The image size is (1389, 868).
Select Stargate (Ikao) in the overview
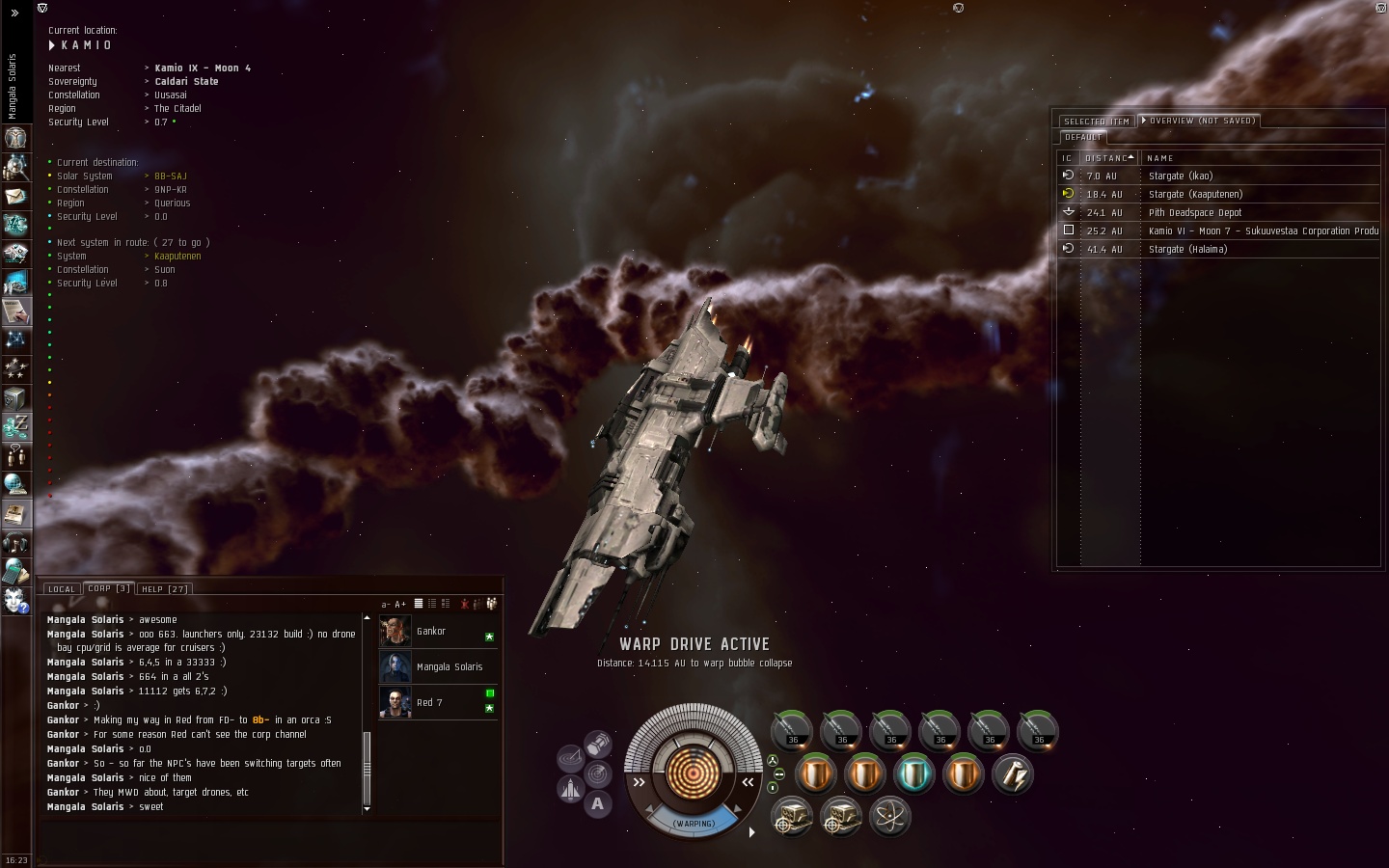pyautogui.click(x=1181, y=176)
